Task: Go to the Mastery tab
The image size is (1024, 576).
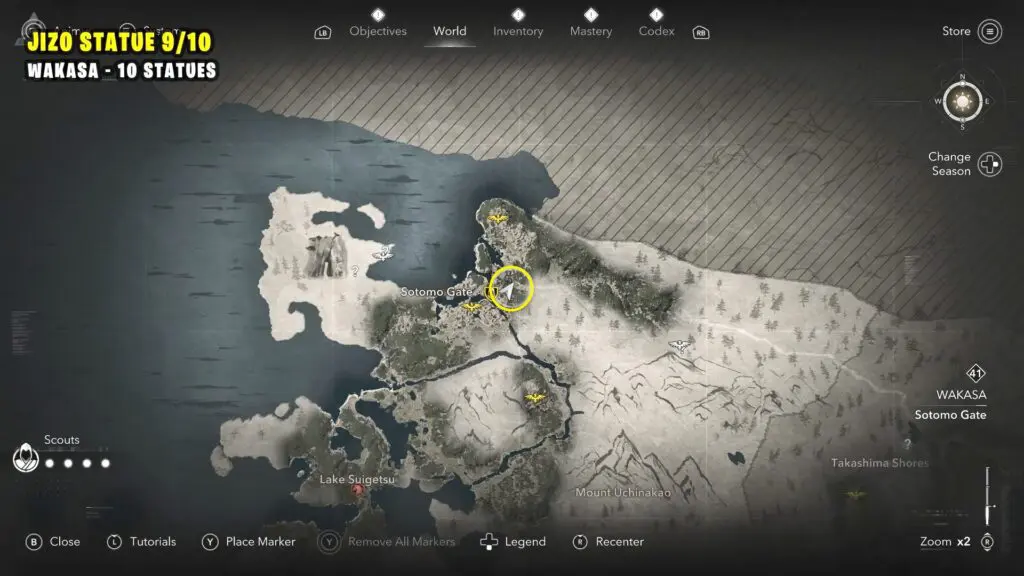Action: point(591,31)
